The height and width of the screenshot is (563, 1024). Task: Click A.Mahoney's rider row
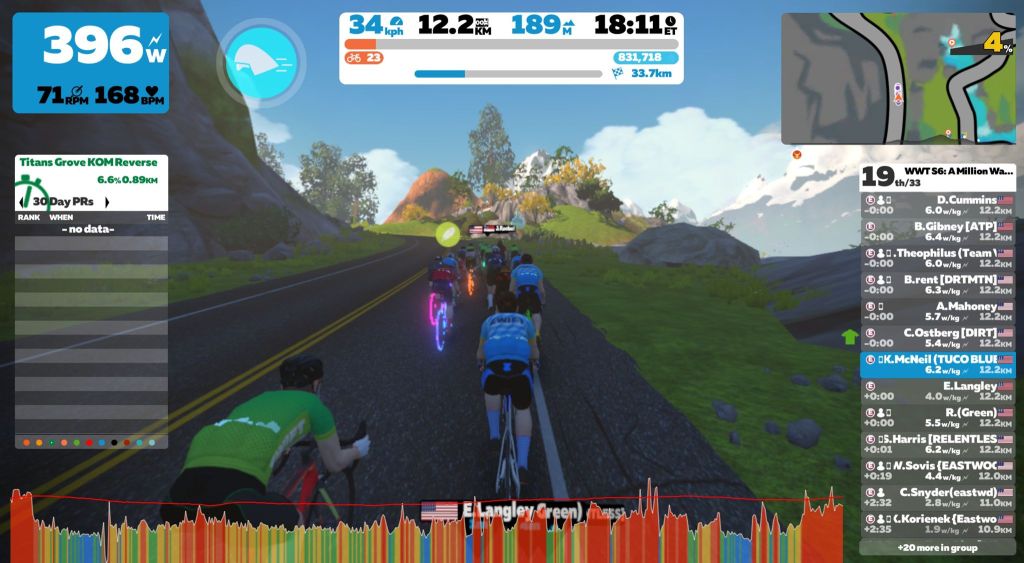click(938, 311)
